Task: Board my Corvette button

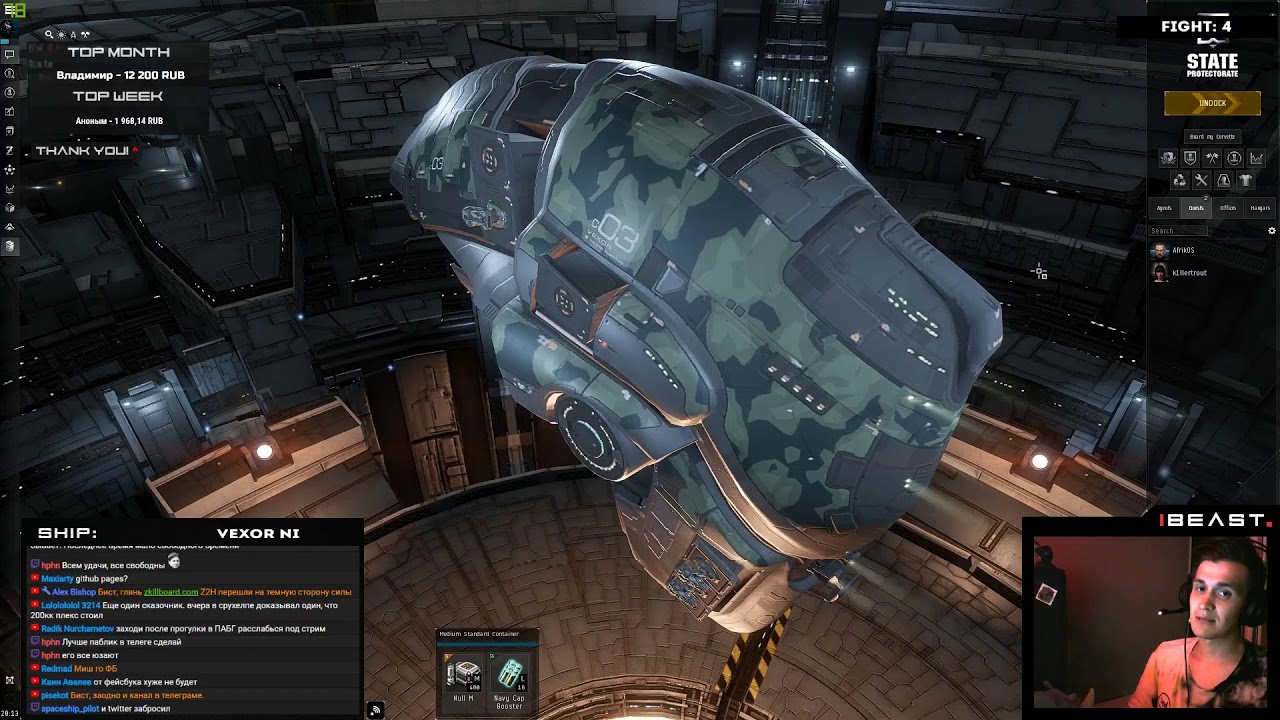Action: click(1212, 136)
